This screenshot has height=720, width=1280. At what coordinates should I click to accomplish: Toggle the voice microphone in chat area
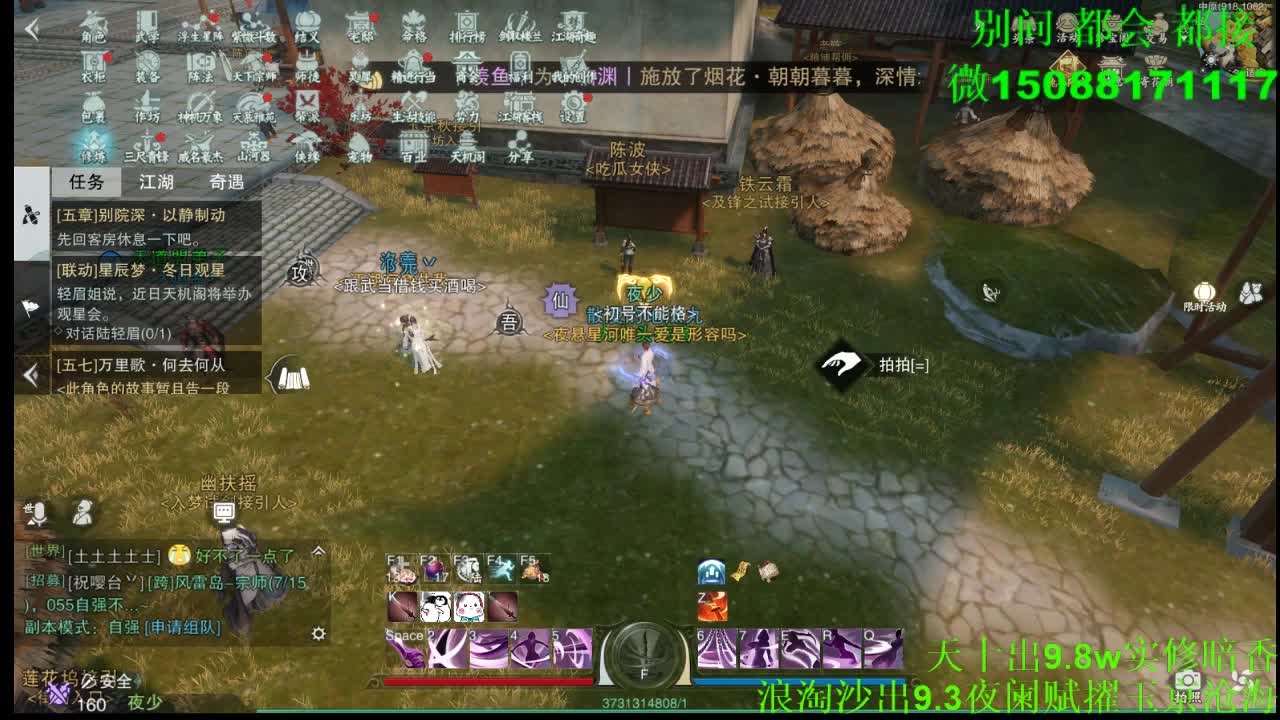[x=38, y=514]
